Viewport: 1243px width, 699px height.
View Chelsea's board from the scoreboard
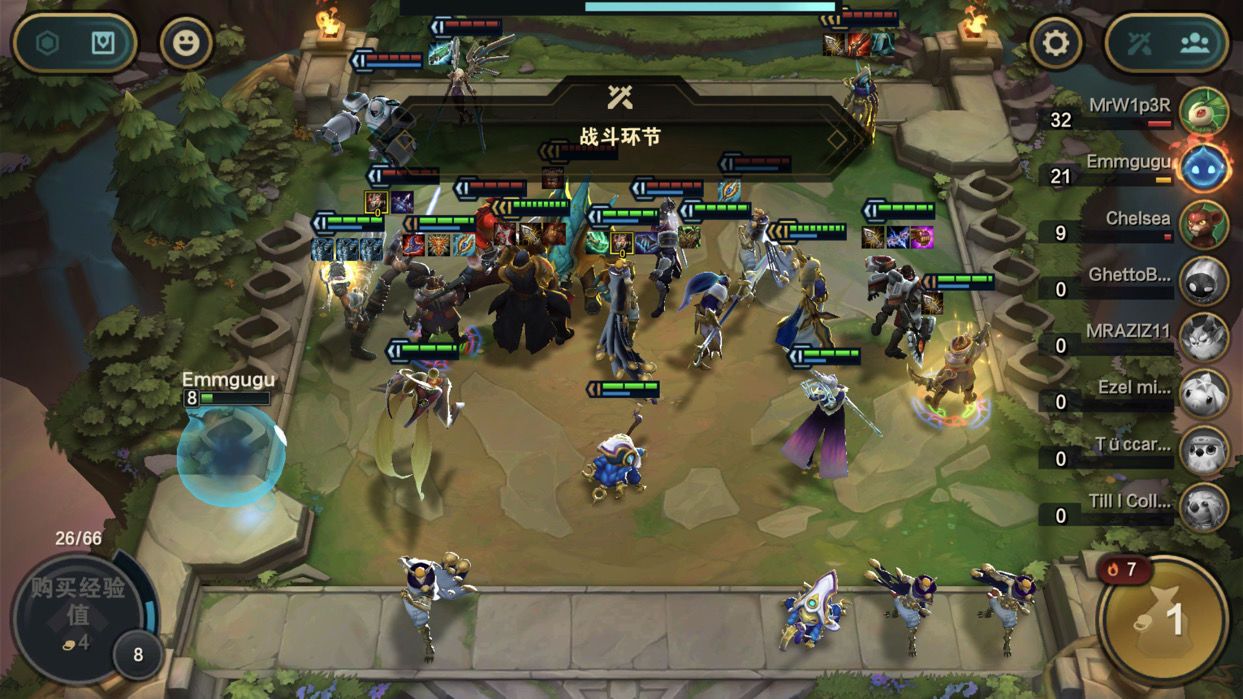point(1203,224)
